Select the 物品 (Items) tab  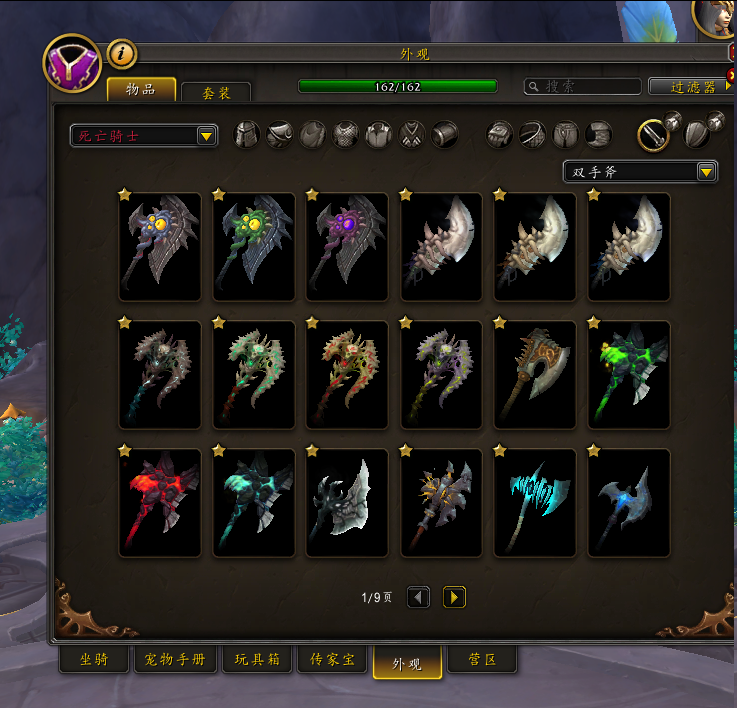[x=141, y=90]
